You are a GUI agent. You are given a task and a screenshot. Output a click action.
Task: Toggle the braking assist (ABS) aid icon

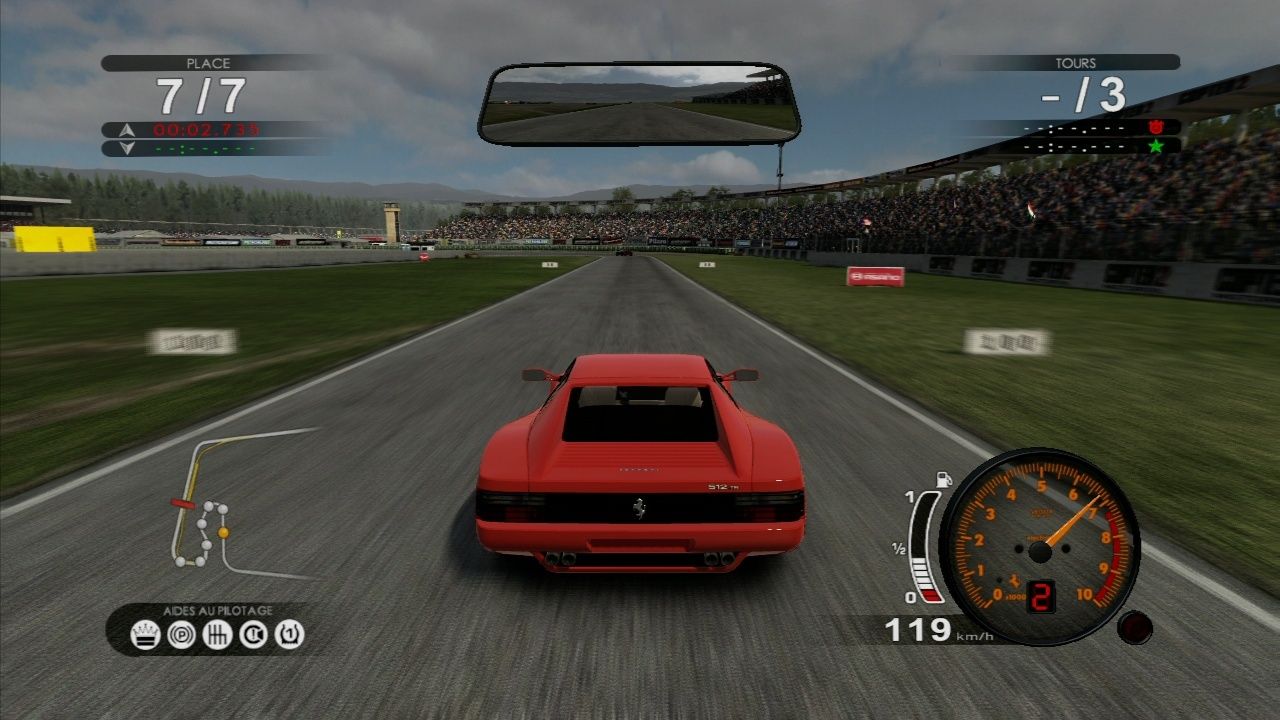tap(181, 633)
